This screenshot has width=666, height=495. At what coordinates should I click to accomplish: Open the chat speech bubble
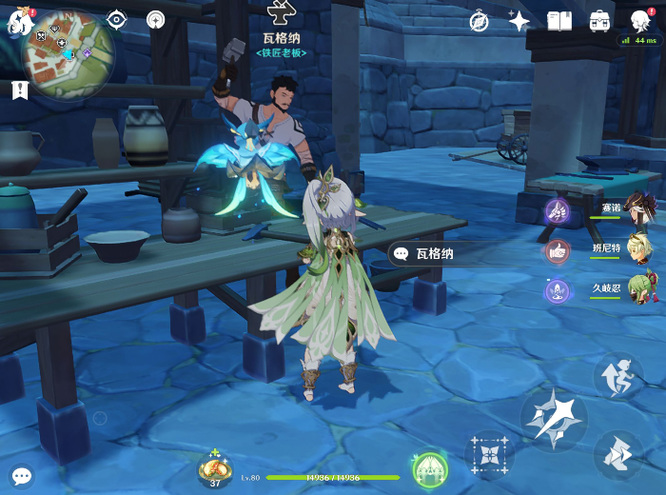21,476
